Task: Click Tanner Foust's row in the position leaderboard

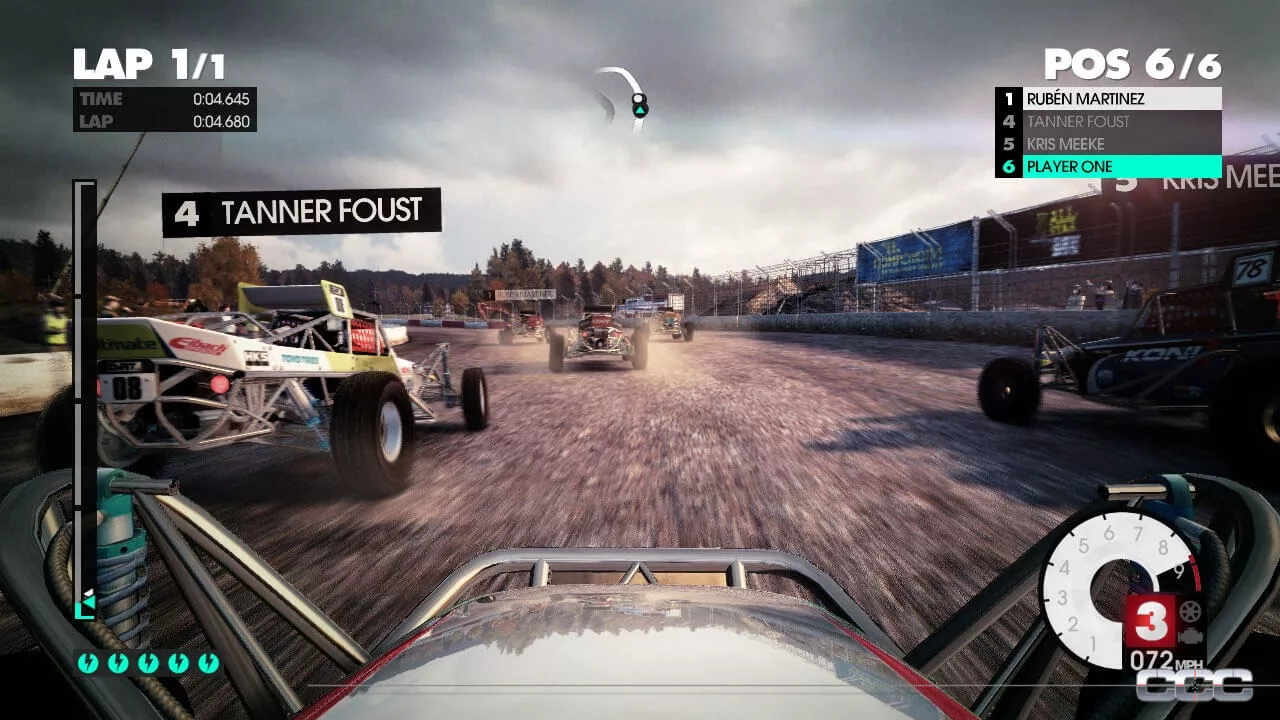Action: tap(1108, 122)
